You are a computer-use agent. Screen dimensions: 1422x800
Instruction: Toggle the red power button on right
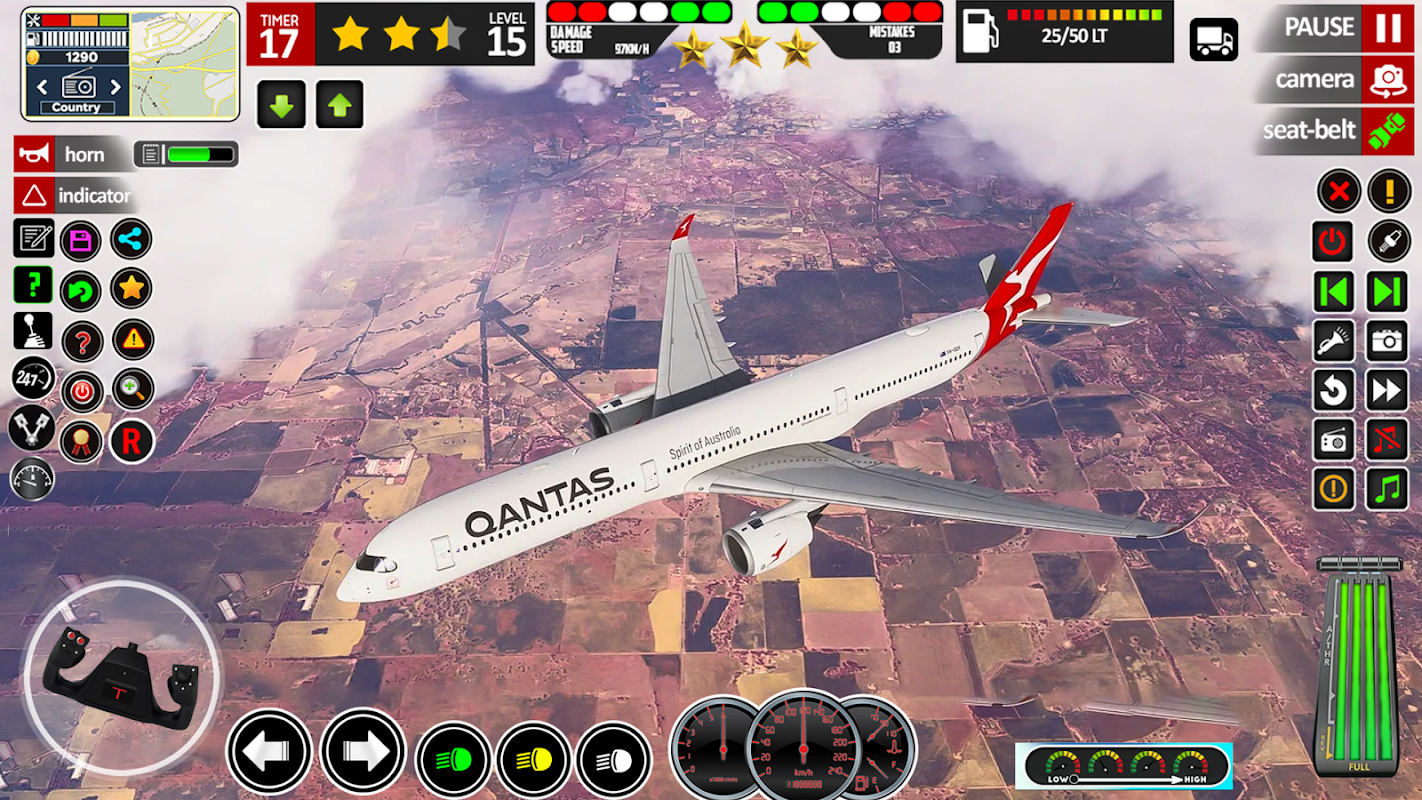tap(1333, 241)
